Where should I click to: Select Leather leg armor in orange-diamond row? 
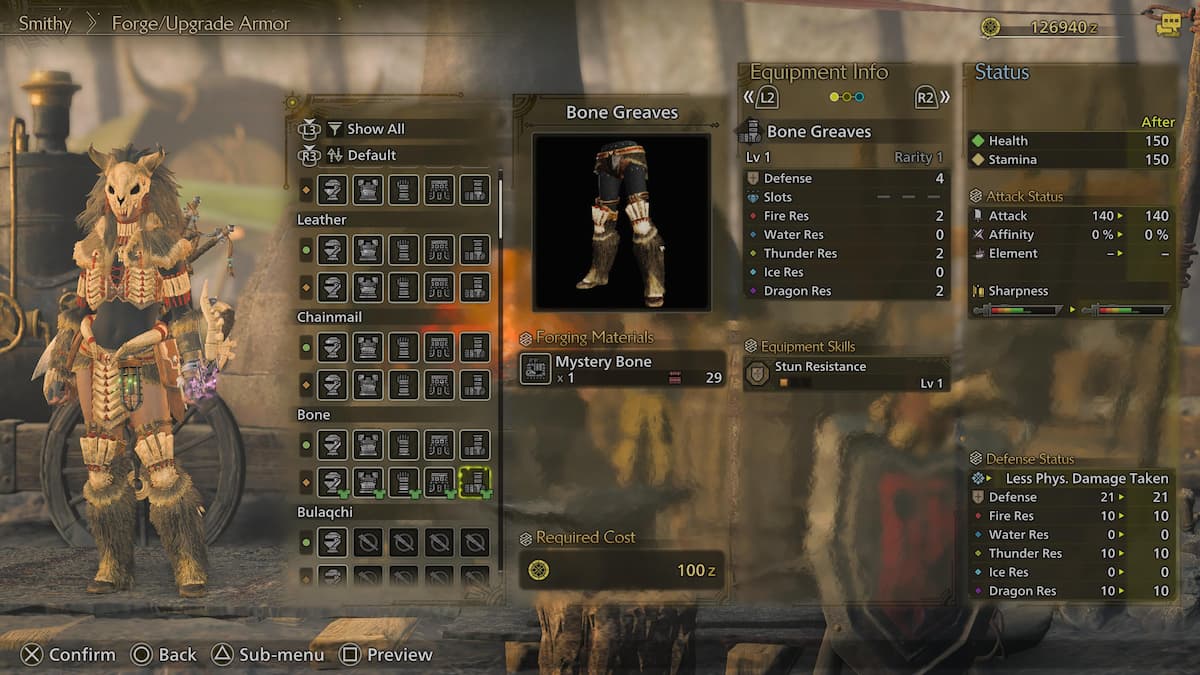475,287
